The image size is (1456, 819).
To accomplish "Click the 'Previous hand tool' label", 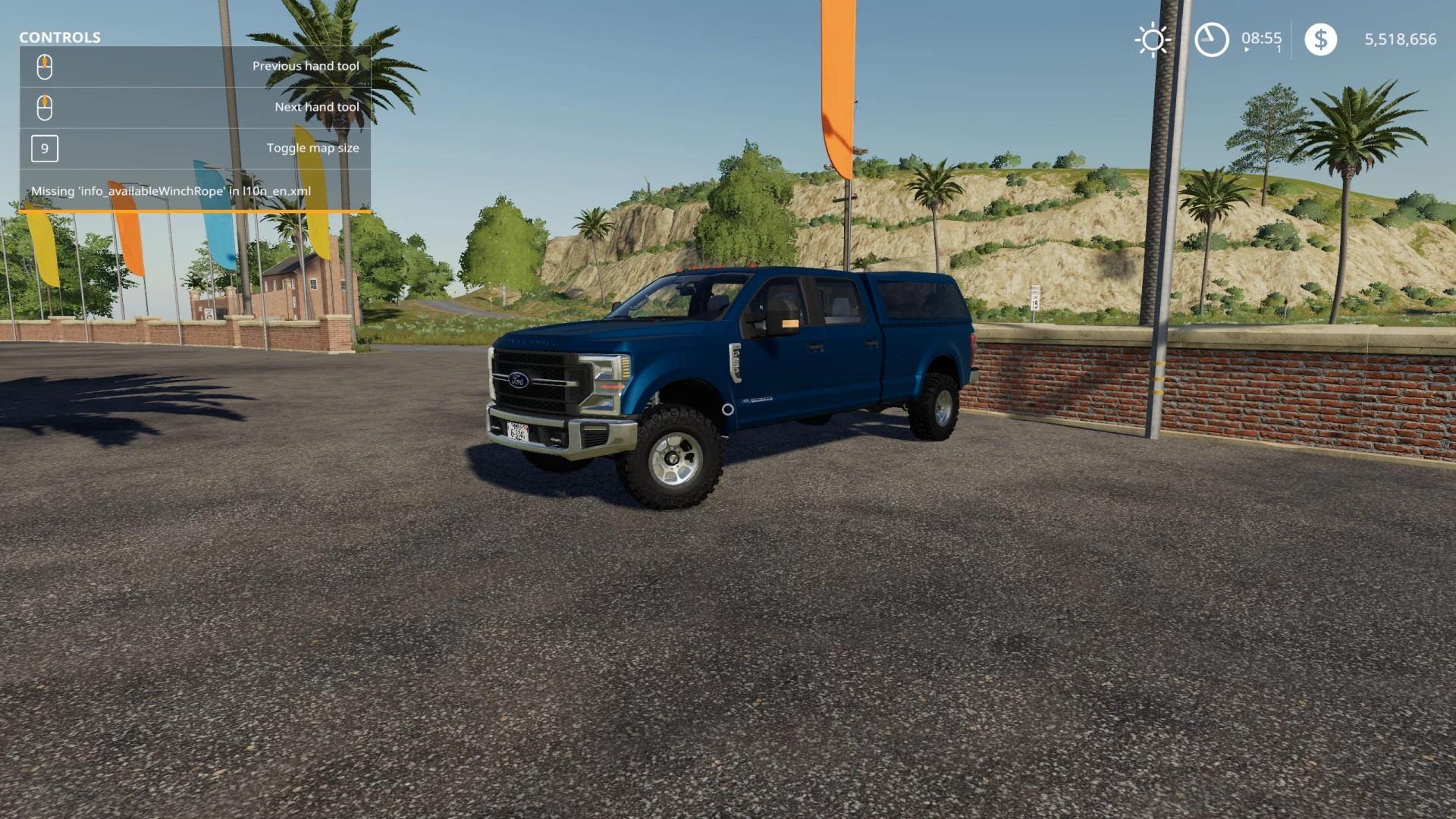I will click(x=305, y=66).
